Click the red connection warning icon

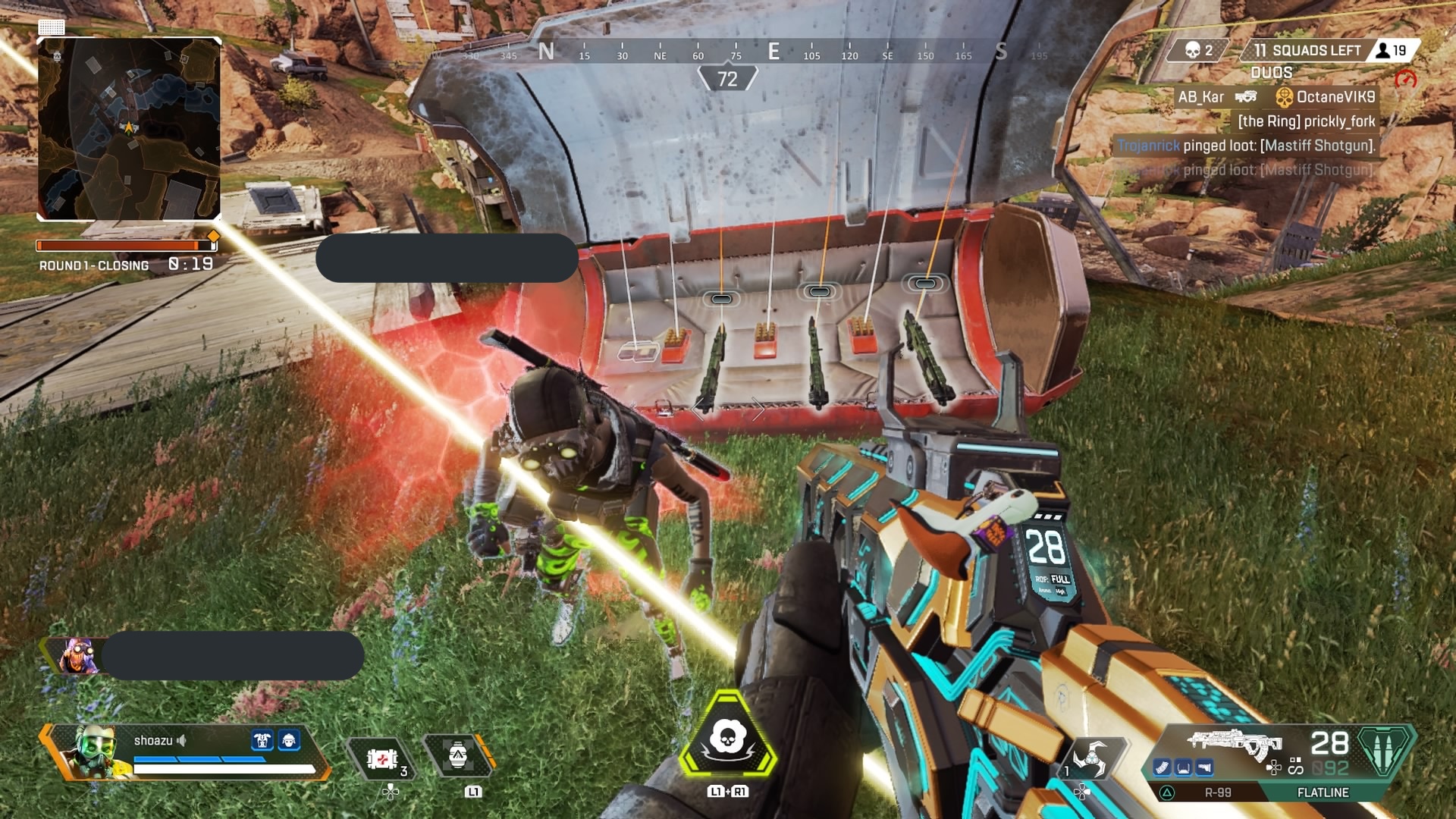pos(1405,80)
